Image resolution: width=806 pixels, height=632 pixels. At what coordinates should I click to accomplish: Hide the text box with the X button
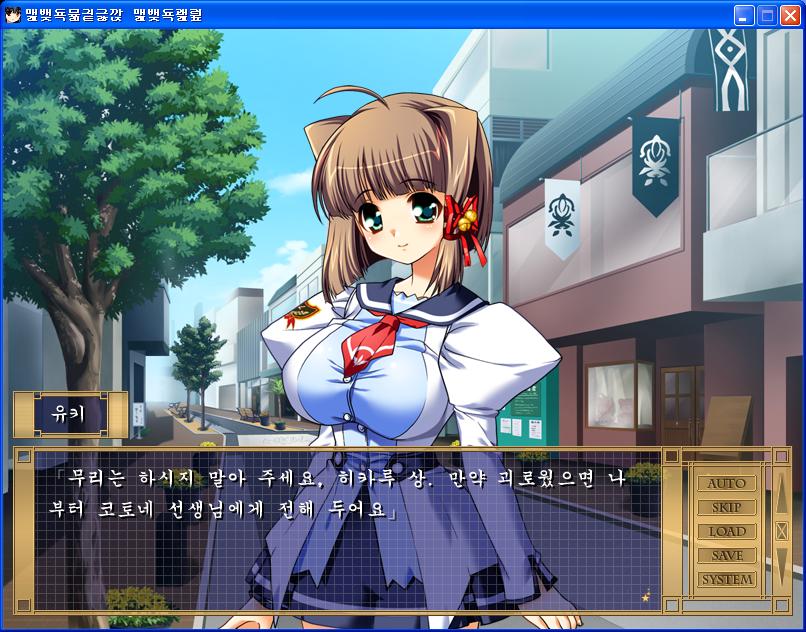click(x=782, y=531)
